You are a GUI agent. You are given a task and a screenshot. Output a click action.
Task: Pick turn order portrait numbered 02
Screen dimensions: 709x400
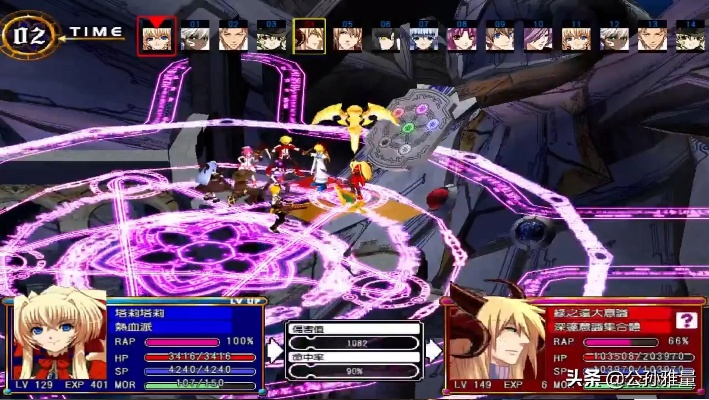coord(233,36)
